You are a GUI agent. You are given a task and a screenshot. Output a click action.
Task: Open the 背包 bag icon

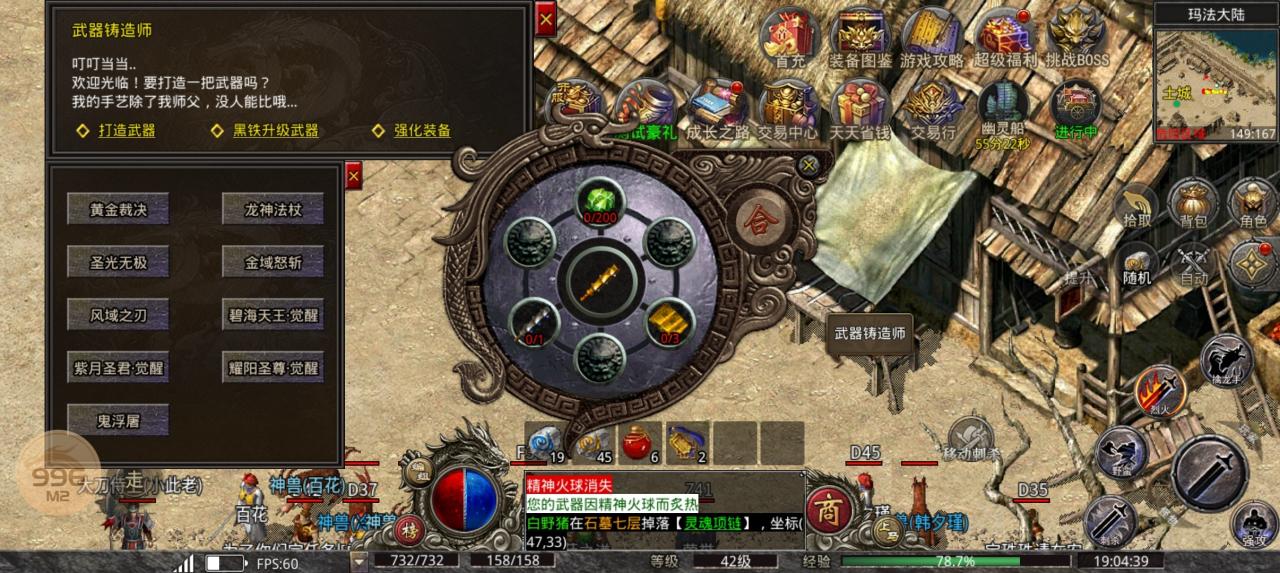(1192, 204)
